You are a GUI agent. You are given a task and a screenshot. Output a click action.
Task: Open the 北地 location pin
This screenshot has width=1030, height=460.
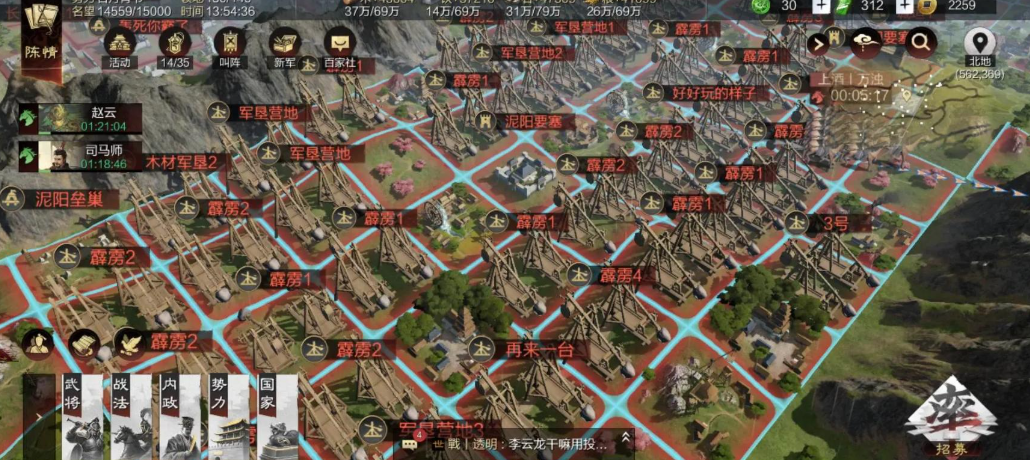click(x=980, y=44)
